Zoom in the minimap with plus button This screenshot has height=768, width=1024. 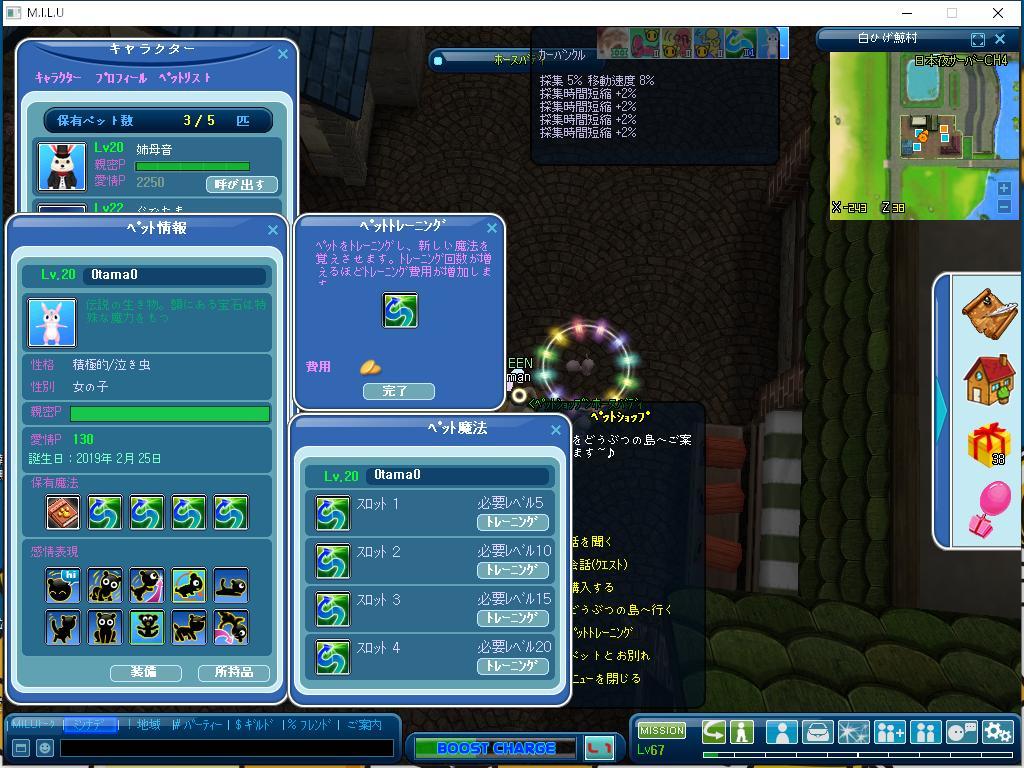[1004, 188]
